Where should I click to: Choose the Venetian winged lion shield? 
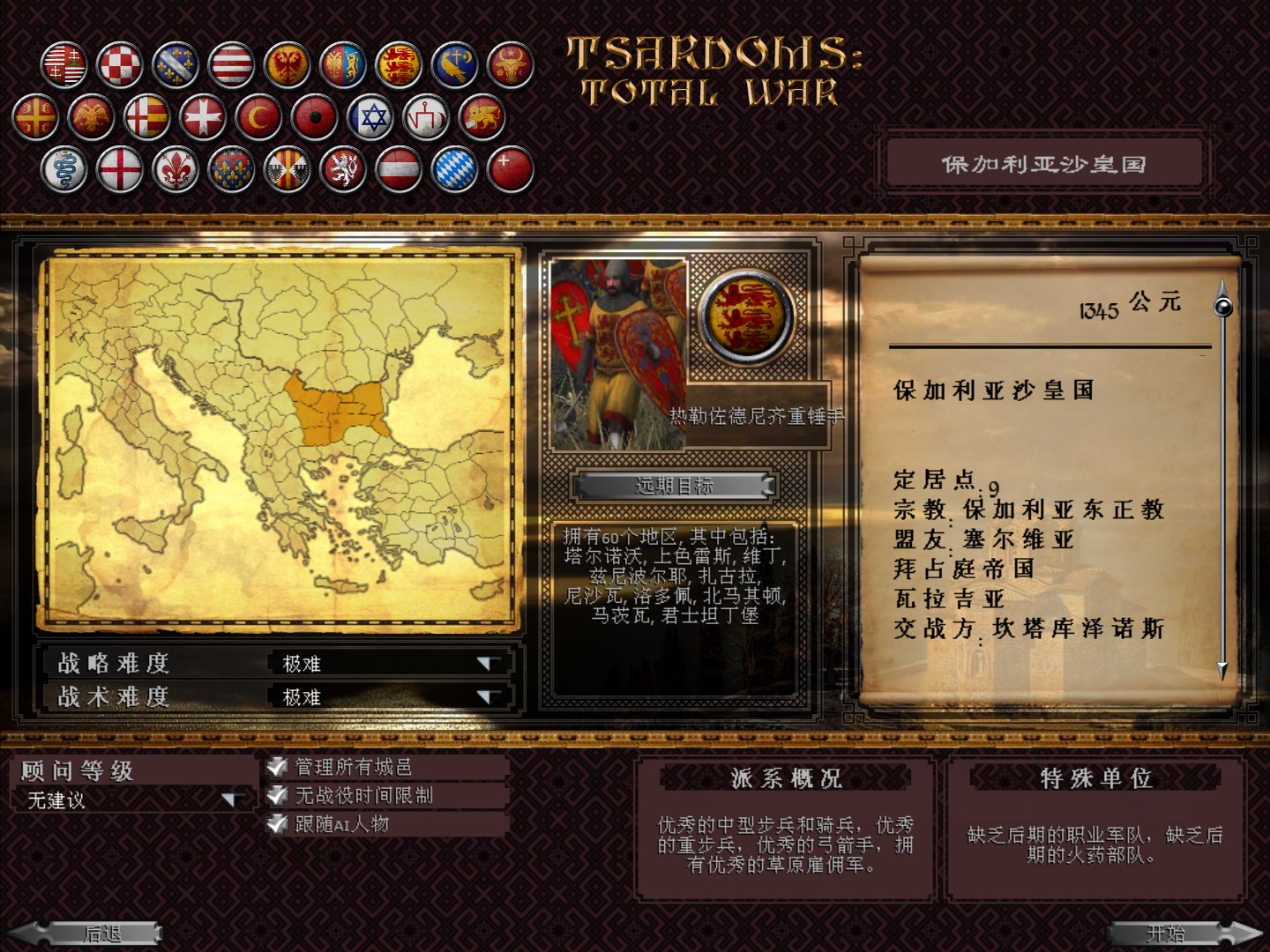tap(481, 117)
